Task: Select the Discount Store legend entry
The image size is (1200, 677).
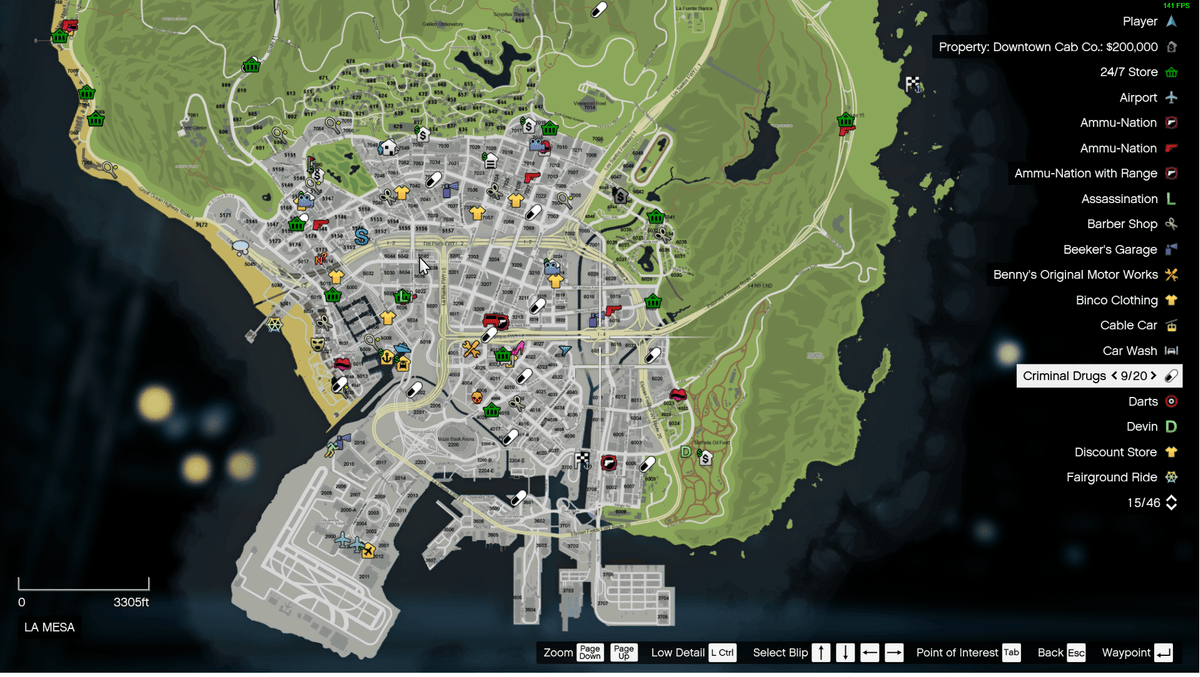Action: coord(1115,452)
